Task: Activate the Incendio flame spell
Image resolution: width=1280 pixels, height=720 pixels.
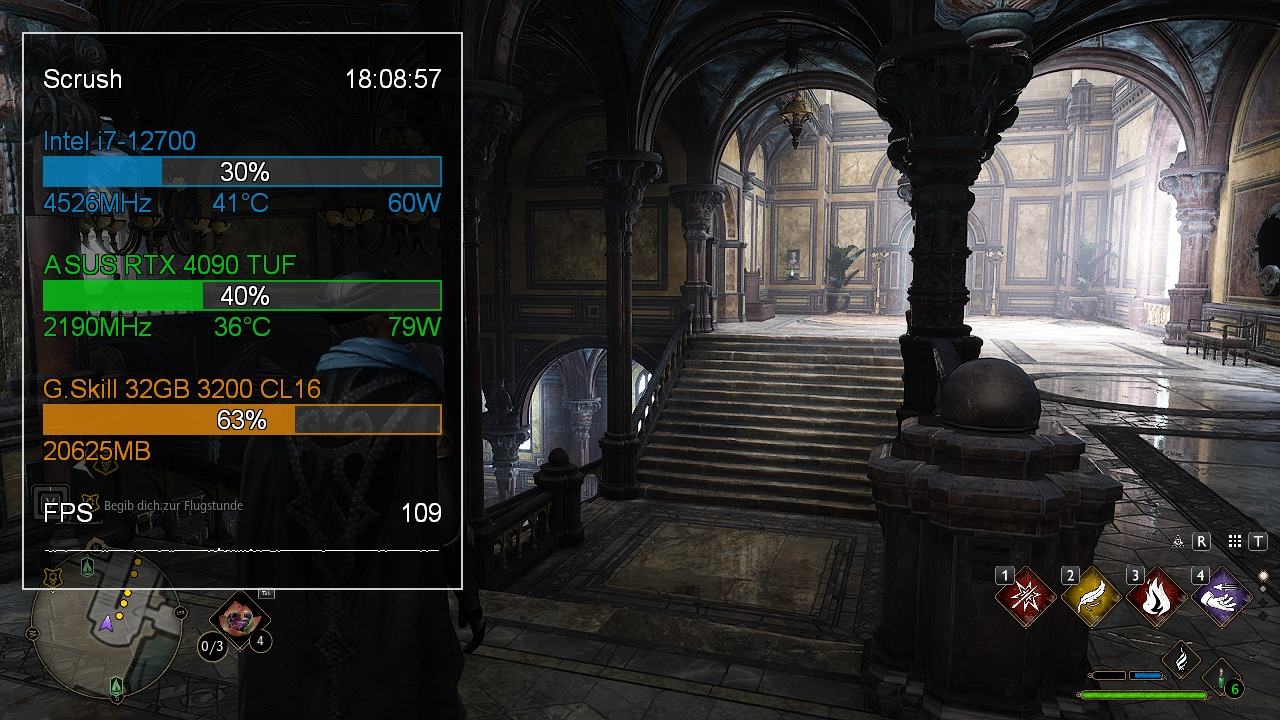Action: [x=1156, y=599]
